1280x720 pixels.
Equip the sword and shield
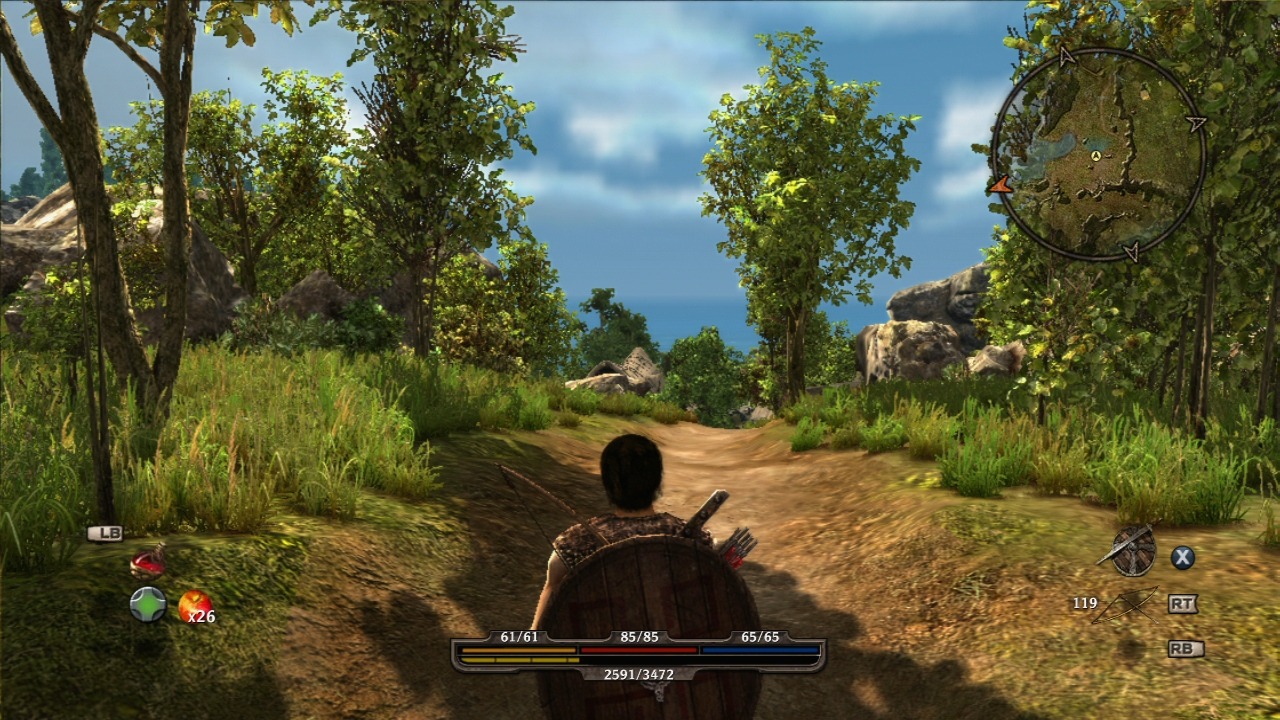(1132, 551)
